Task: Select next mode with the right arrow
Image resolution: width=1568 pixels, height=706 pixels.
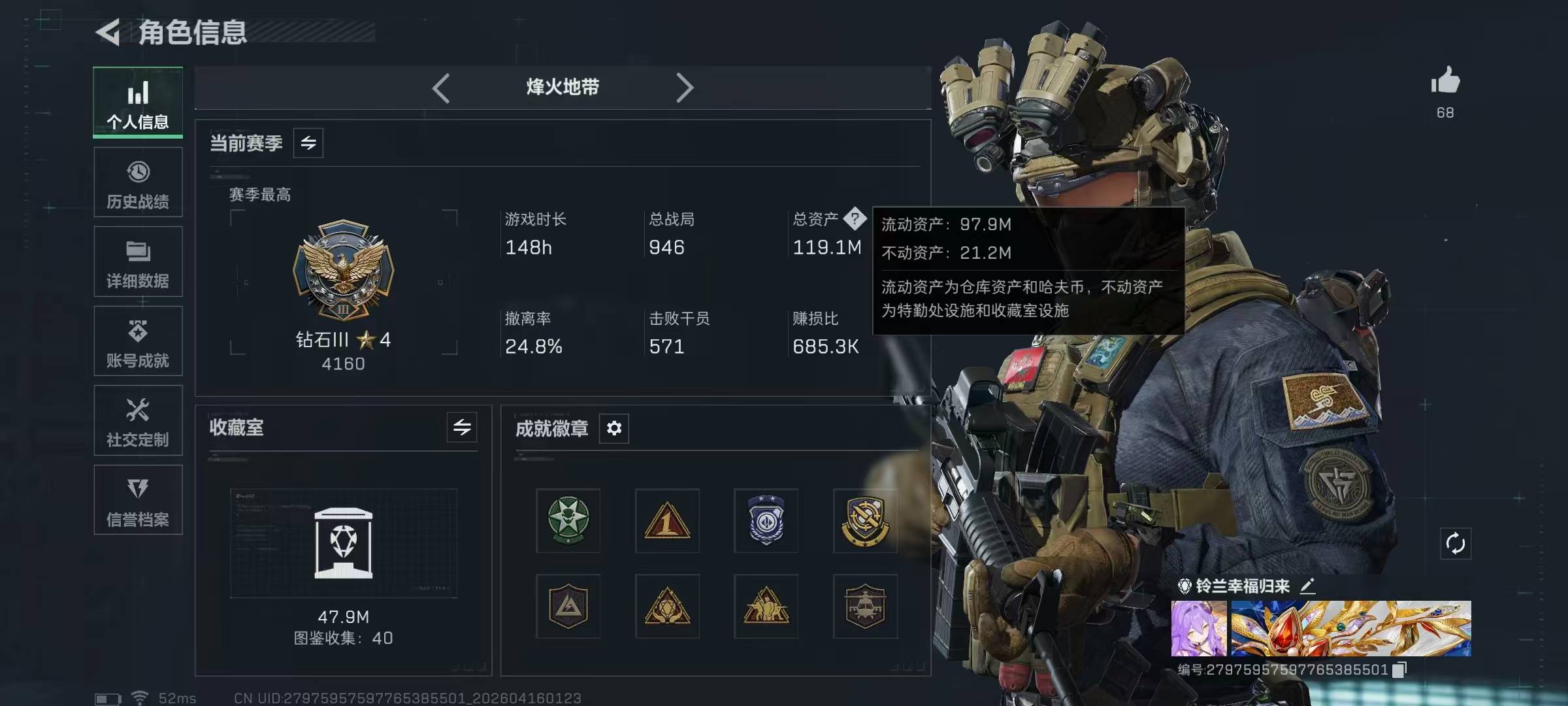Action: click(684, 88)
